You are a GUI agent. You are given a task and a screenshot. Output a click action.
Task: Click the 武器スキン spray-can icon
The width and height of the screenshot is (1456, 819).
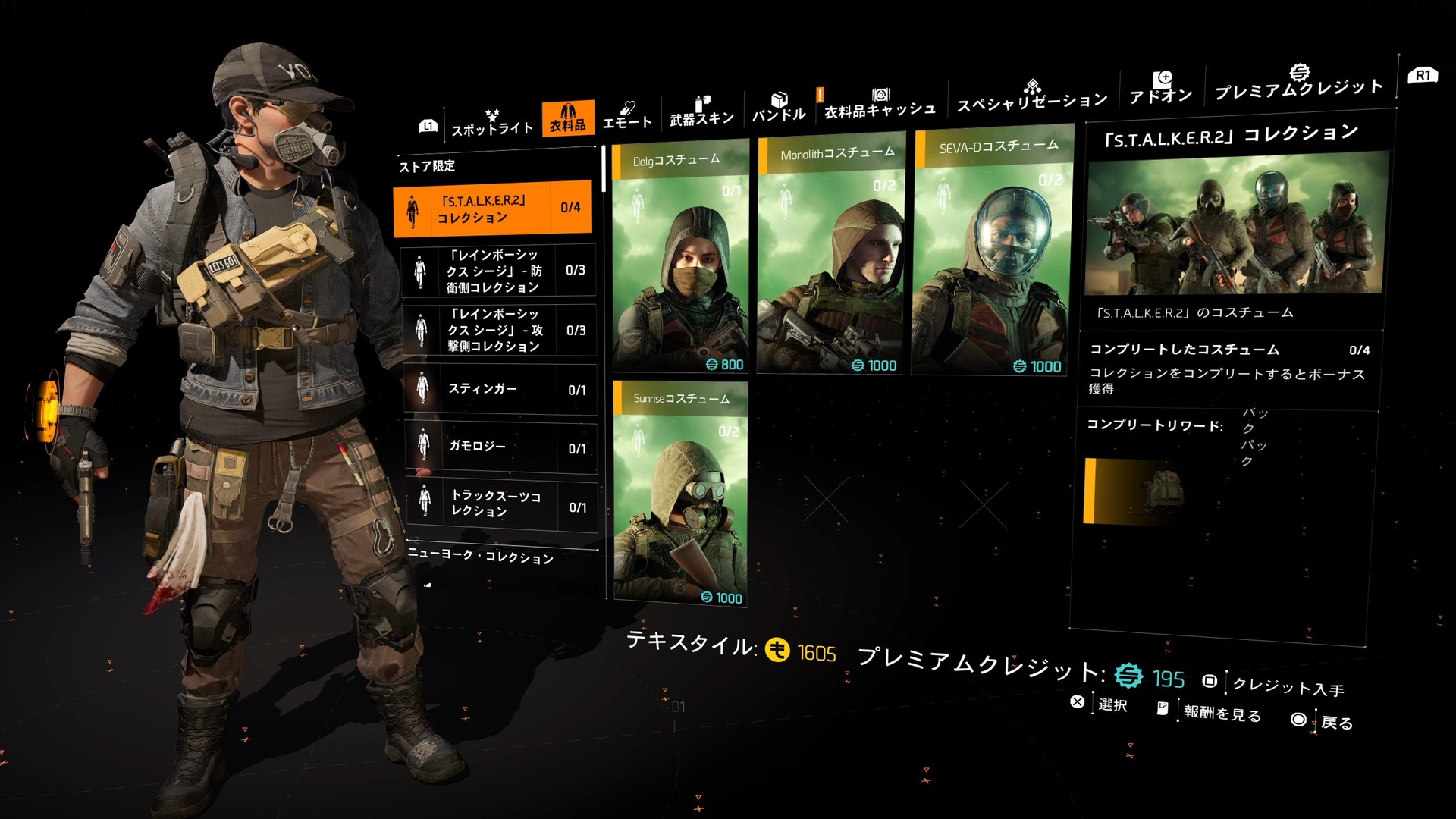tap(701, 102)
